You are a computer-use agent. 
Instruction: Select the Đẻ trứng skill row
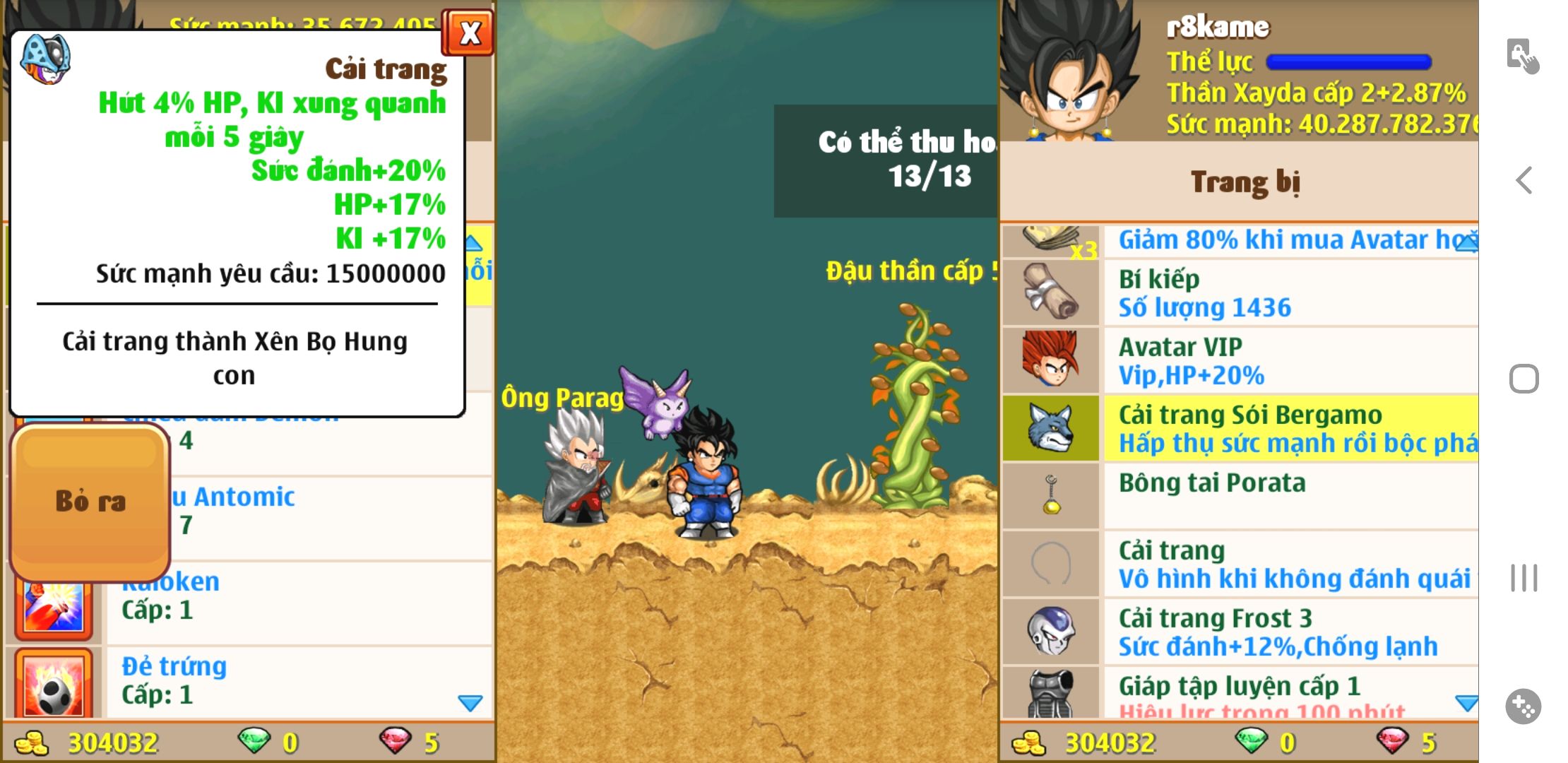click(297, 680)
